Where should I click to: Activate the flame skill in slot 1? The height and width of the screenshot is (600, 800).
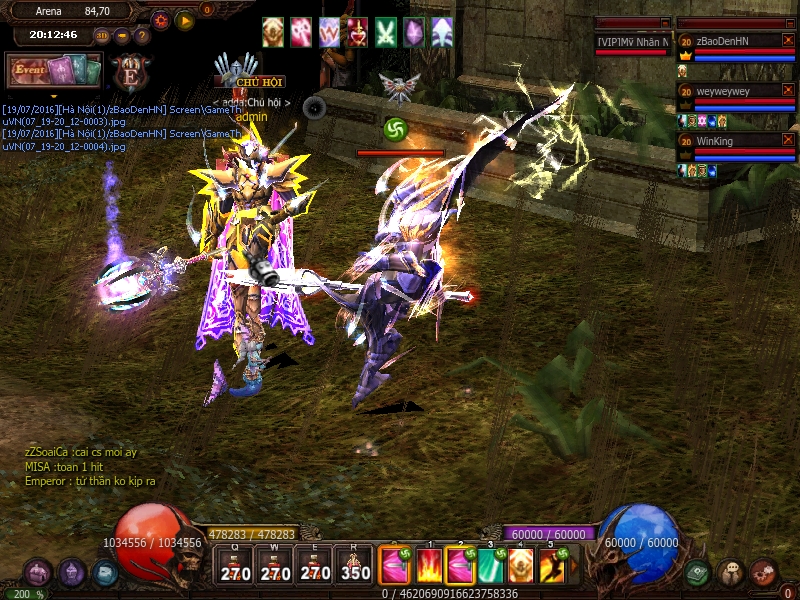pos(430,566)
